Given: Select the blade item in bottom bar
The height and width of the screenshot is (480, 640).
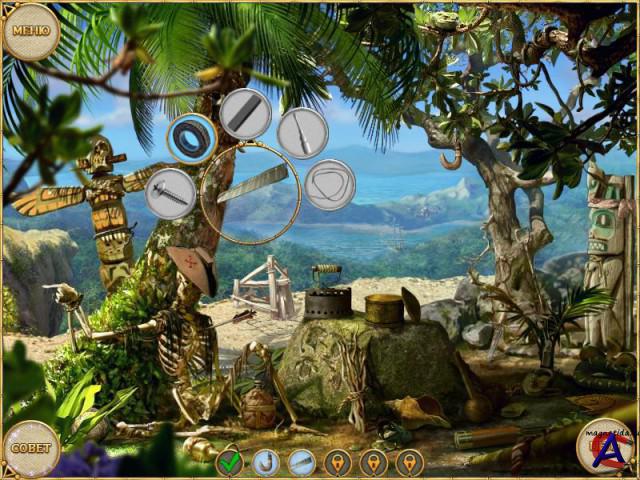Looking at the screenshot, I should pos(301,463).
